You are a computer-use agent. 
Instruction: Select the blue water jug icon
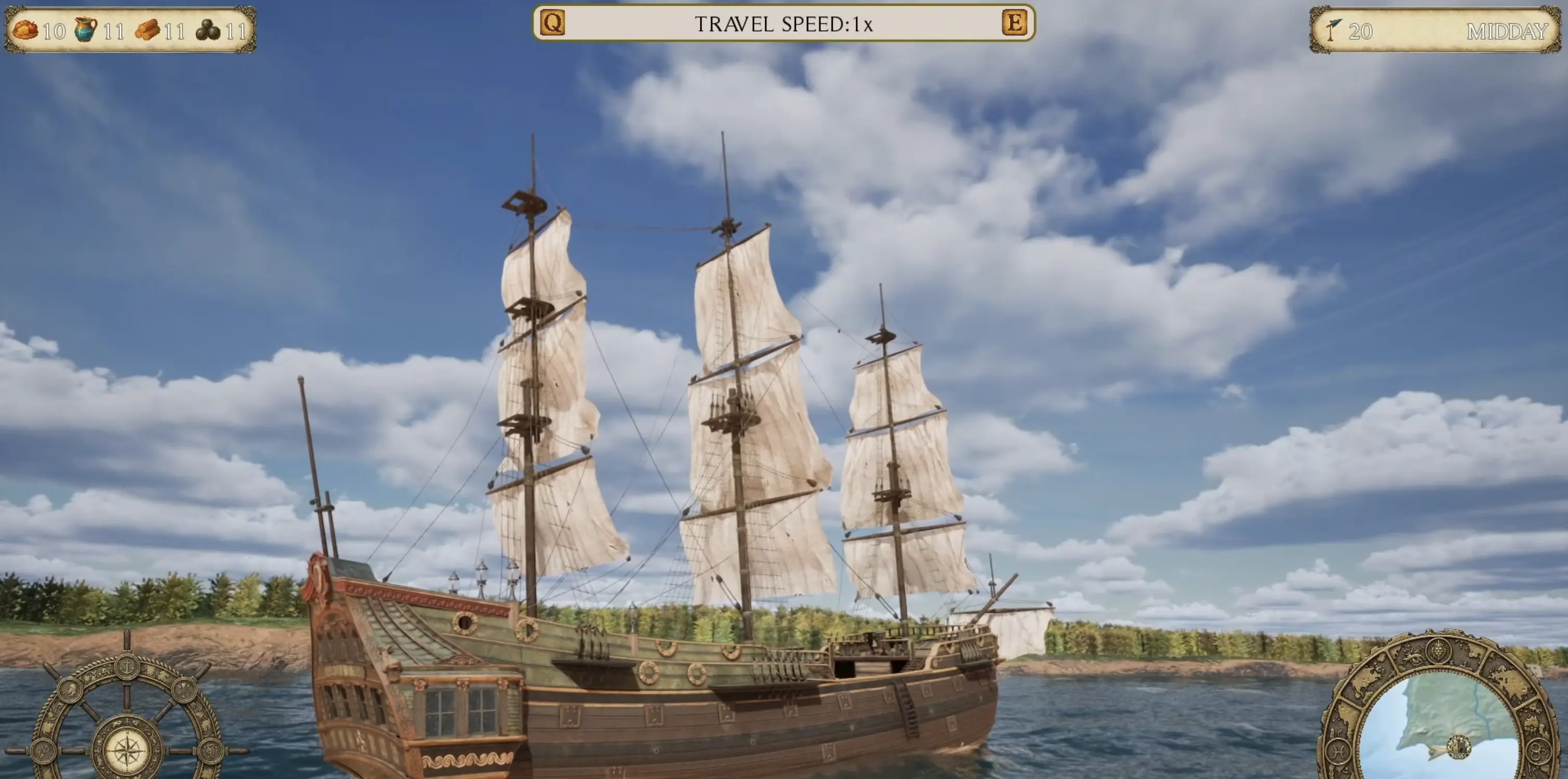[85, 29]
